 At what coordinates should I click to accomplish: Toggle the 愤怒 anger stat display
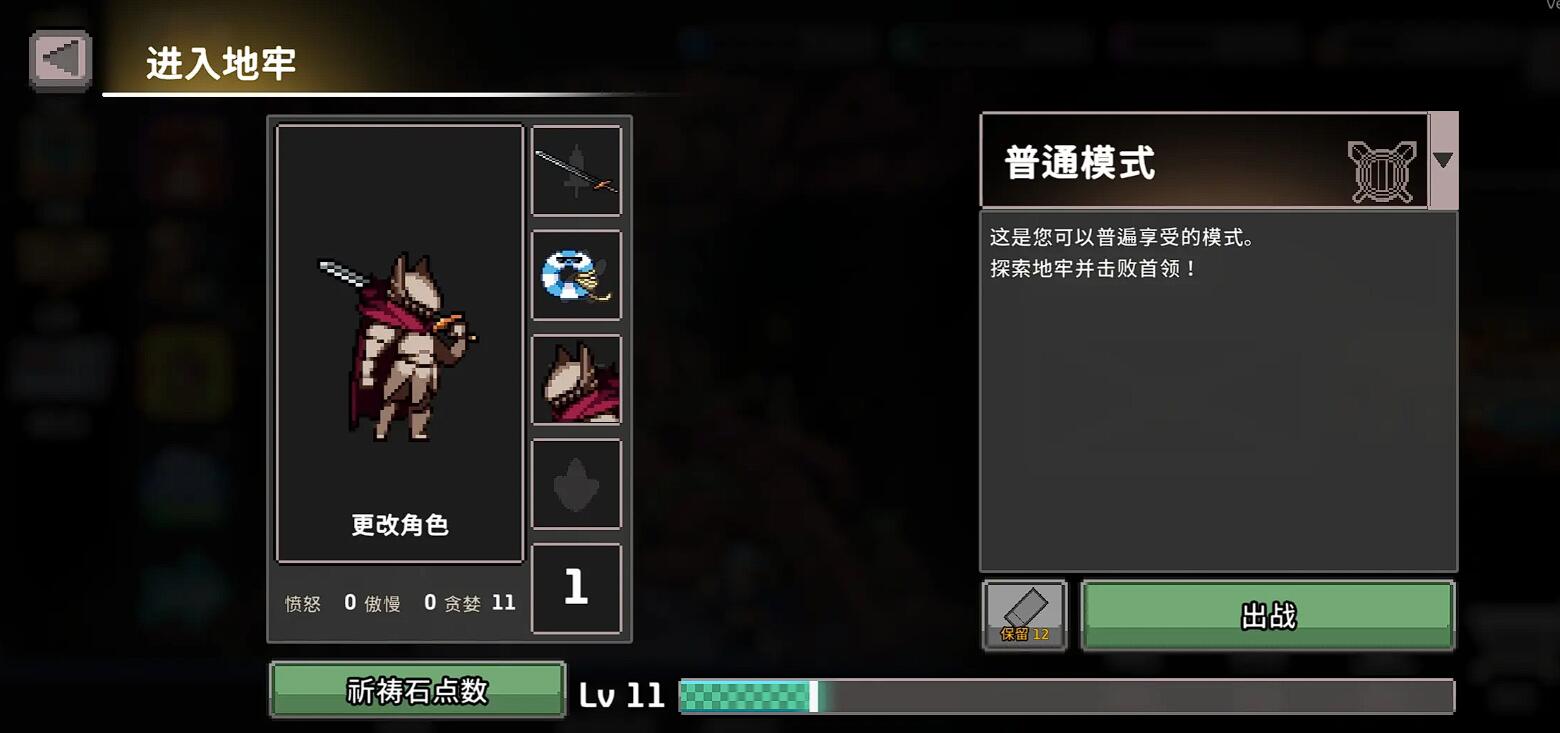point(302,603)
